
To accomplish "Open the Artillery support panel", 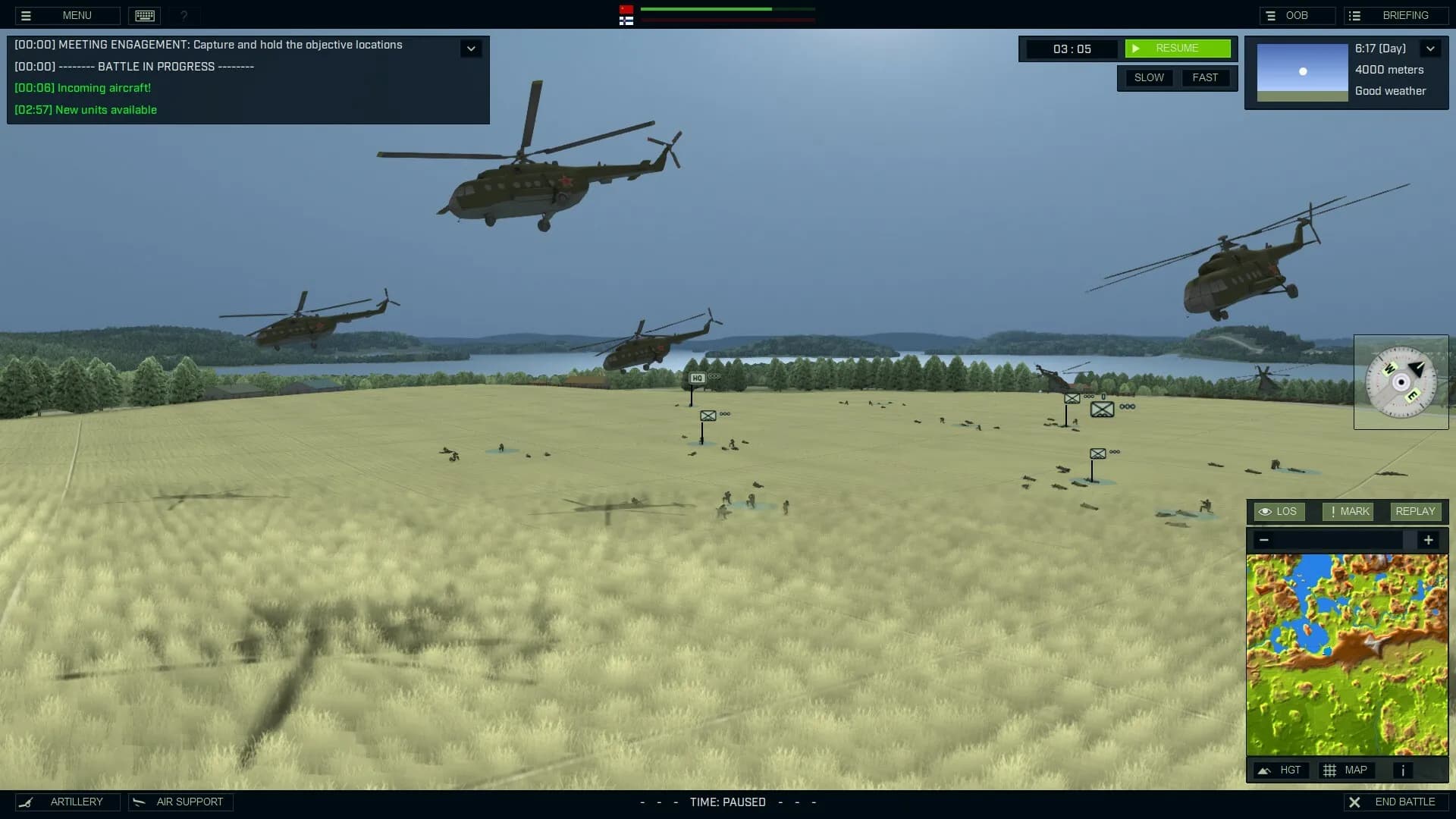I will tap(67, 802).
